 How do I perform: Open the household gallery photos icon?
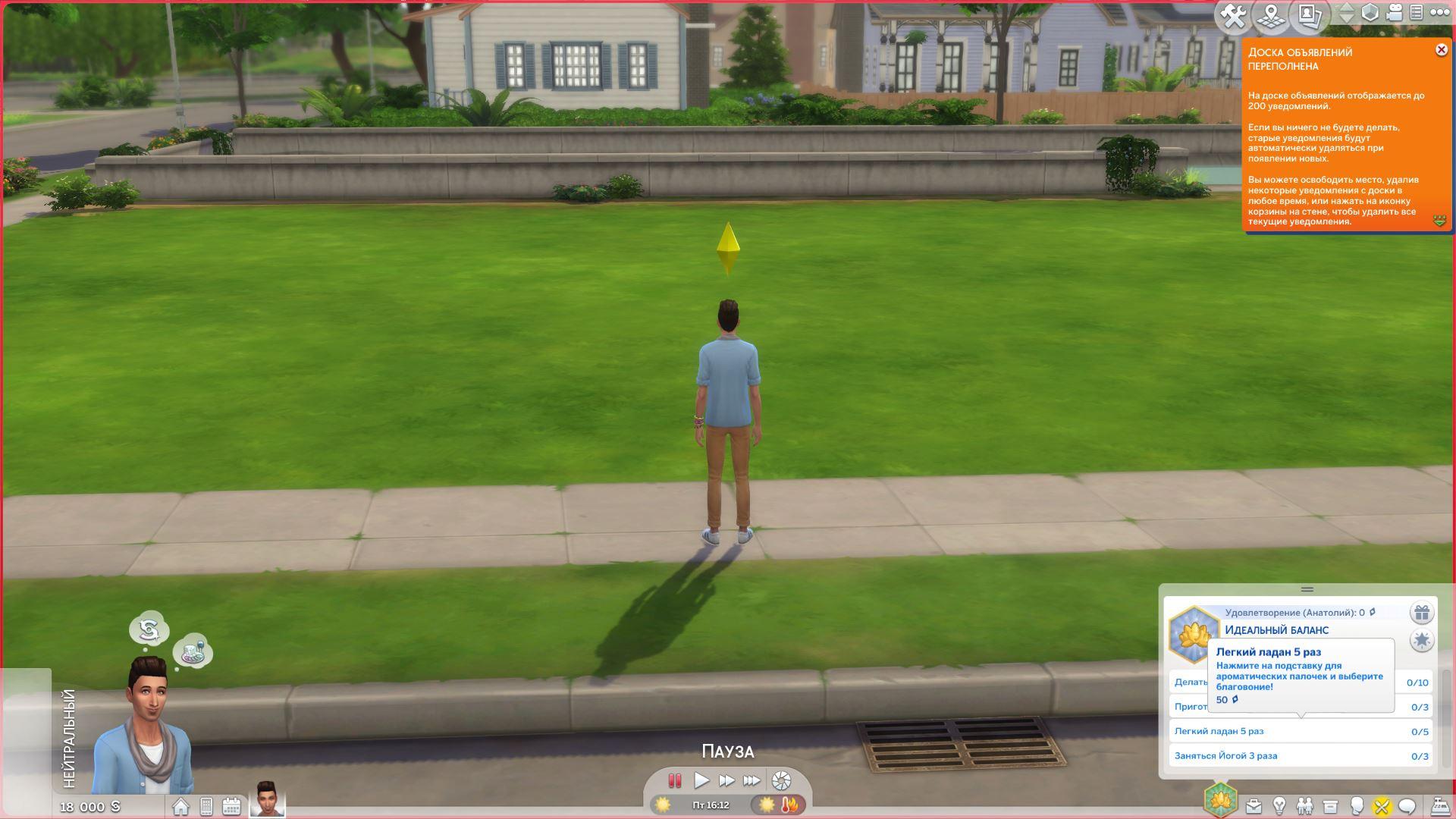coord(1310,15)
